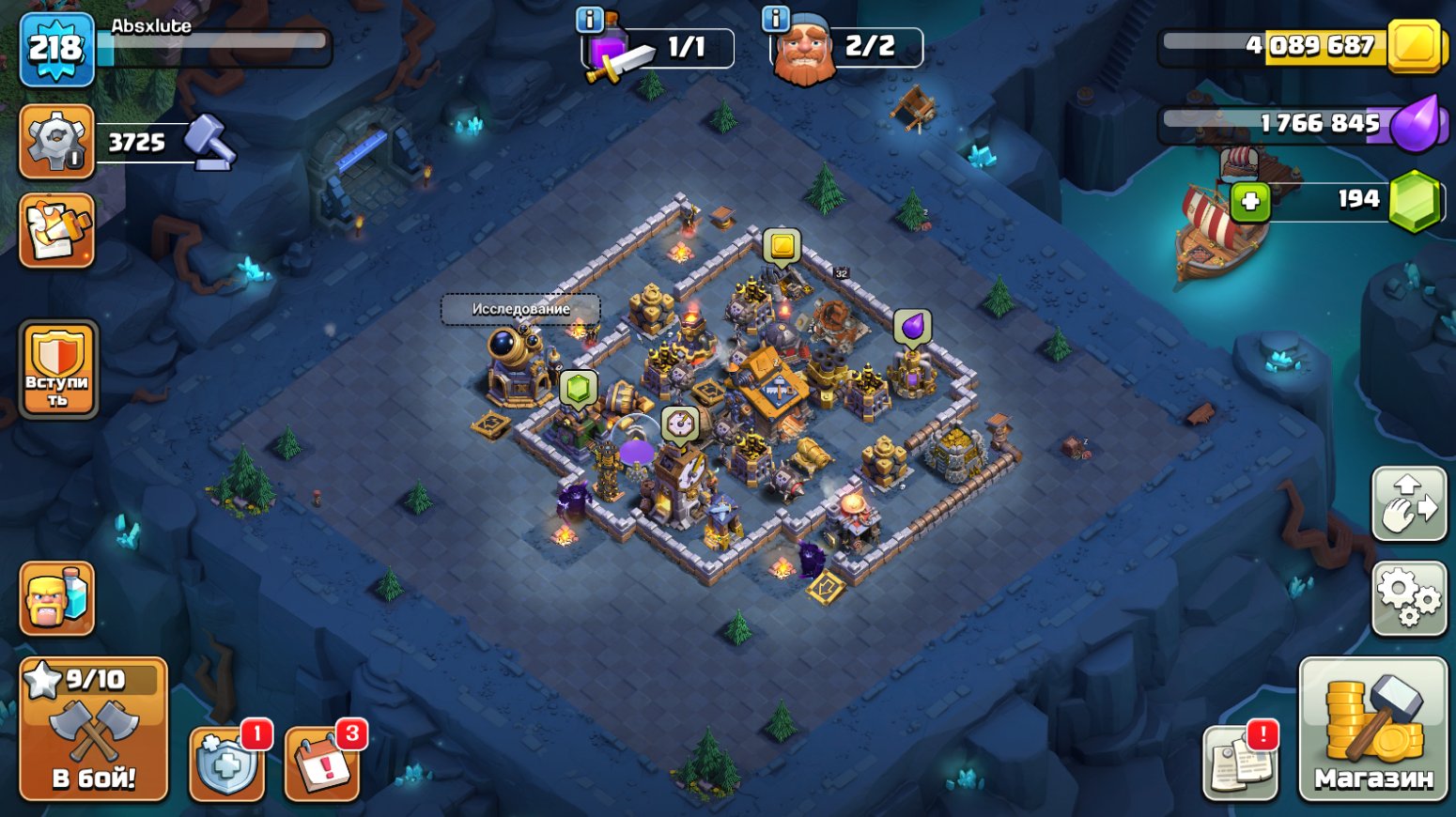Open the builder suggestions gear icon

56,143
